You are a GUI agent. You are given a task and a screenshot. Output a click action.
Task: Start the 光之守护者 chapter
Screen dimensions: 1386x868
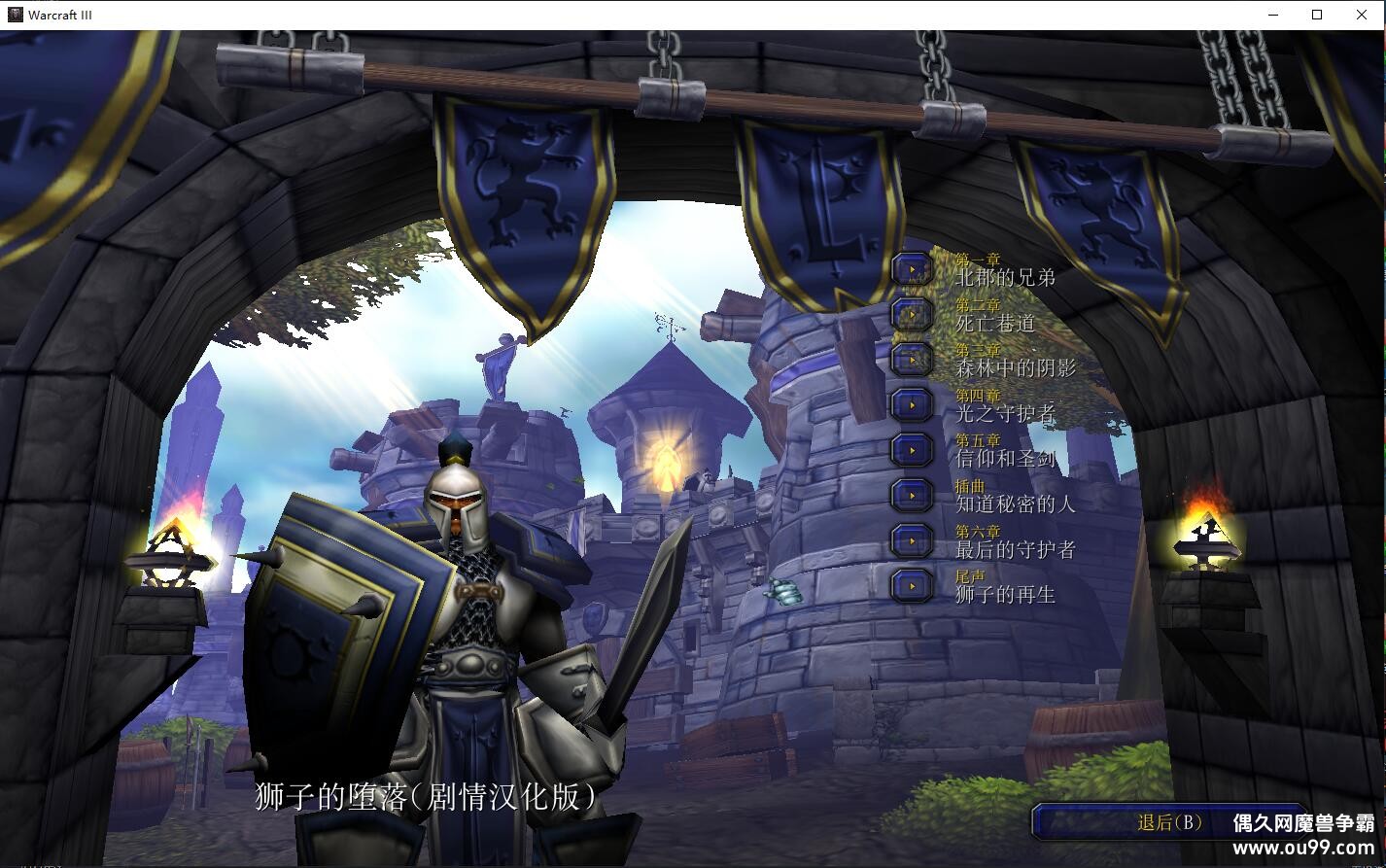913,404
